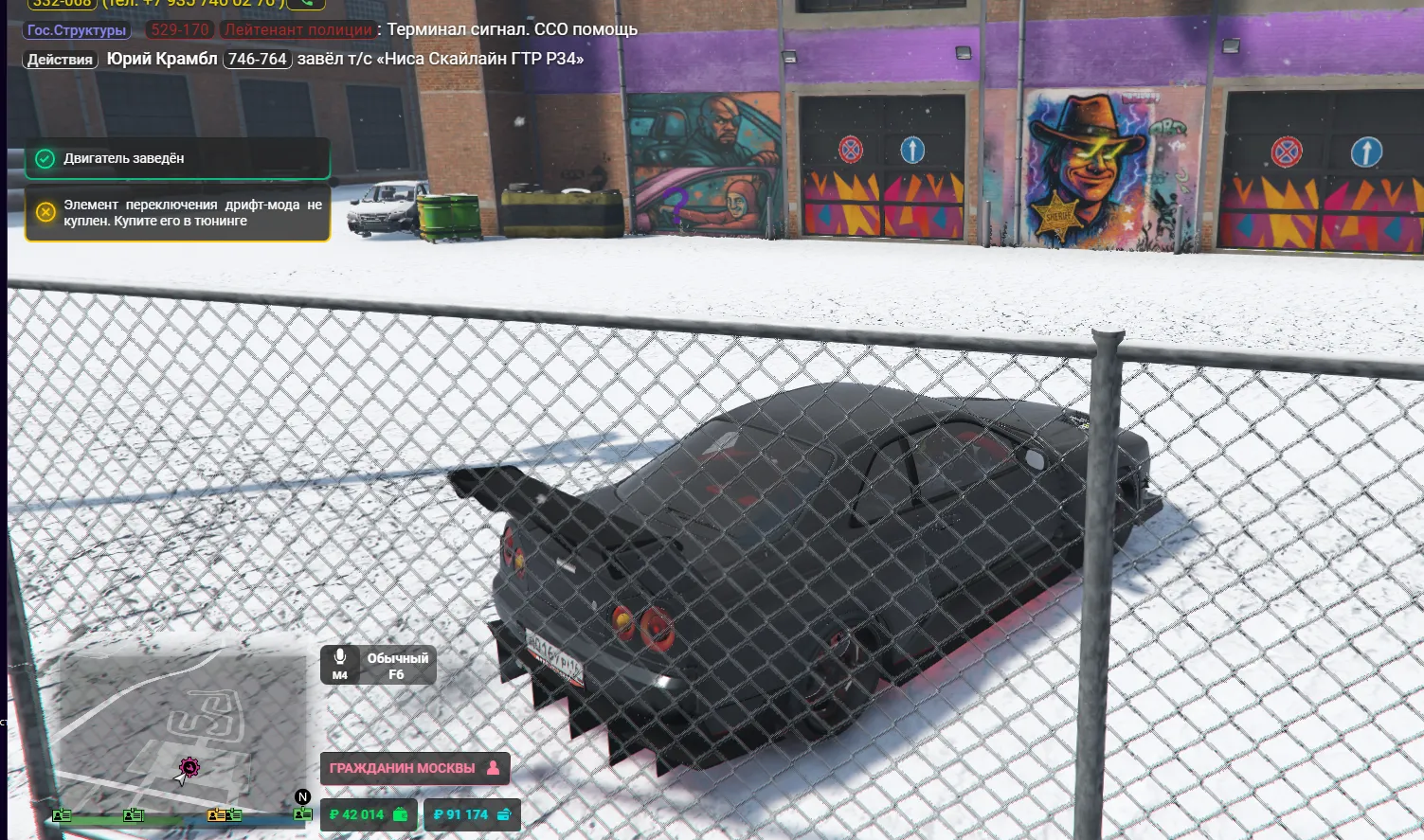The width and height of the screenshot is (1424, 840).
Task: Click the green phone call icon in chat
Action: (x=304, y=4)
